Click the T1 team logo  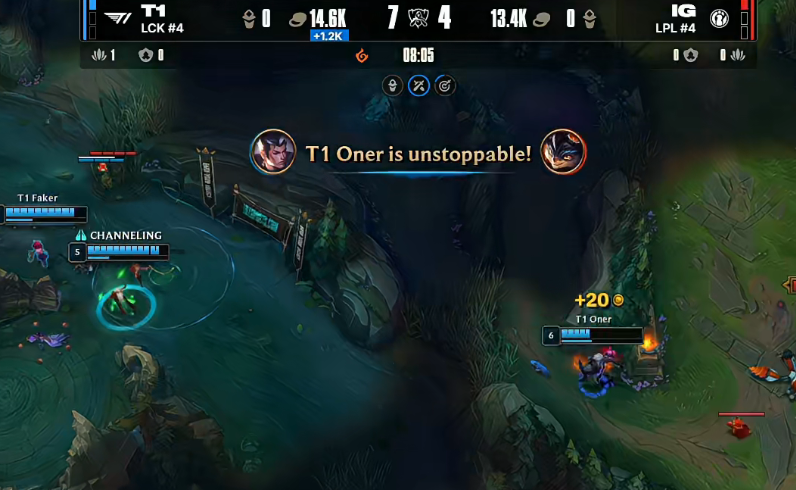click(x=118, y=18)
